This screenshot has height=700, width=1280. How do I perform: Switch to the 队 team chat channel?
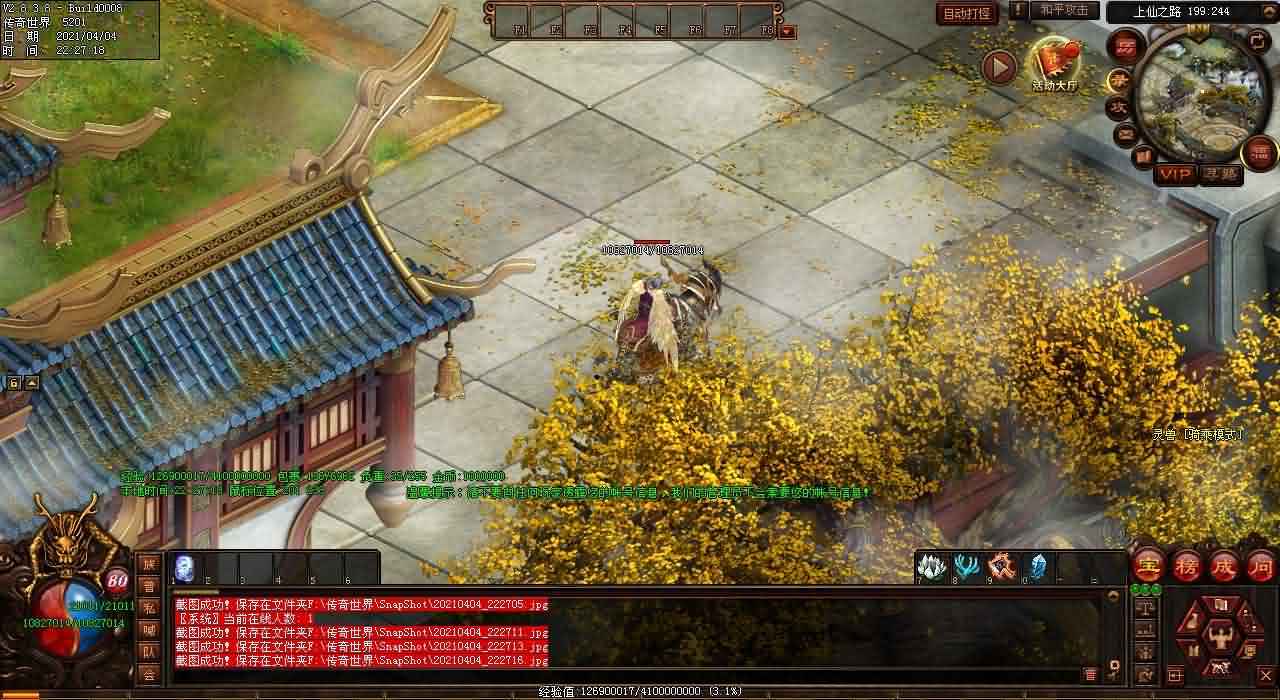click(148, 652)
